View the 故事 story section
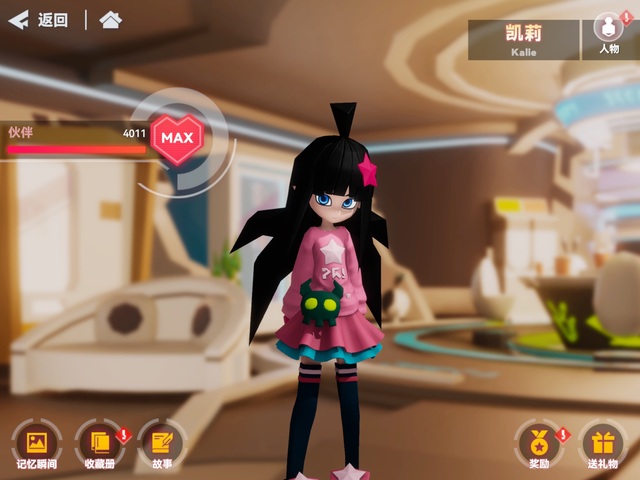 coord(162,443)
